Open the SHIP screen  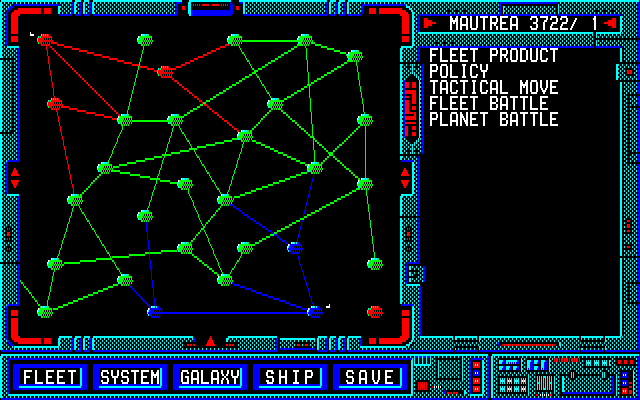pyautogui.click(x=290, y=377)
